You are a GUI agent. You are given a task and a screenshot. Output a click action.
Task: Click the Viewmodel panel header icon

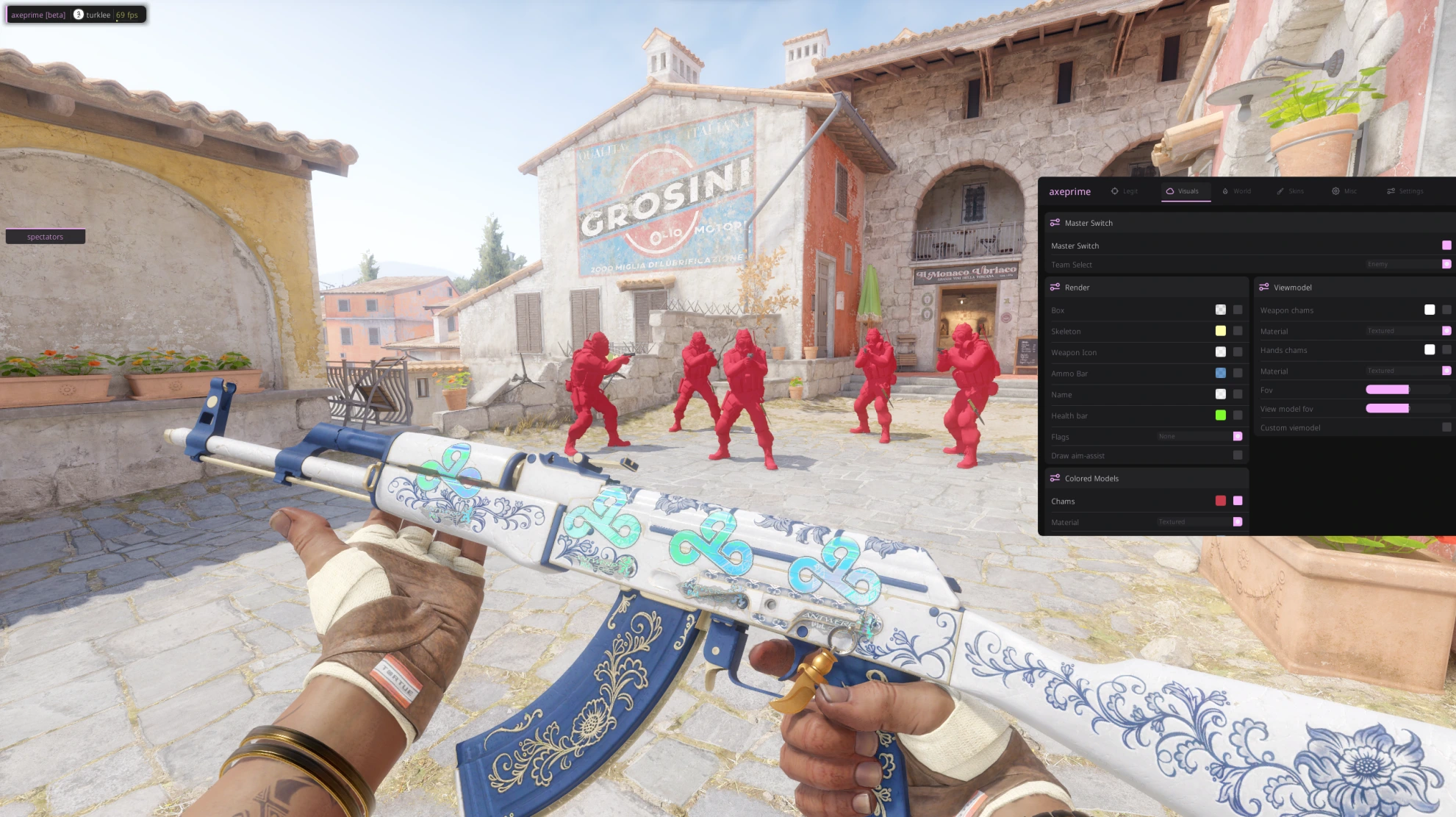click(1265, 288)
